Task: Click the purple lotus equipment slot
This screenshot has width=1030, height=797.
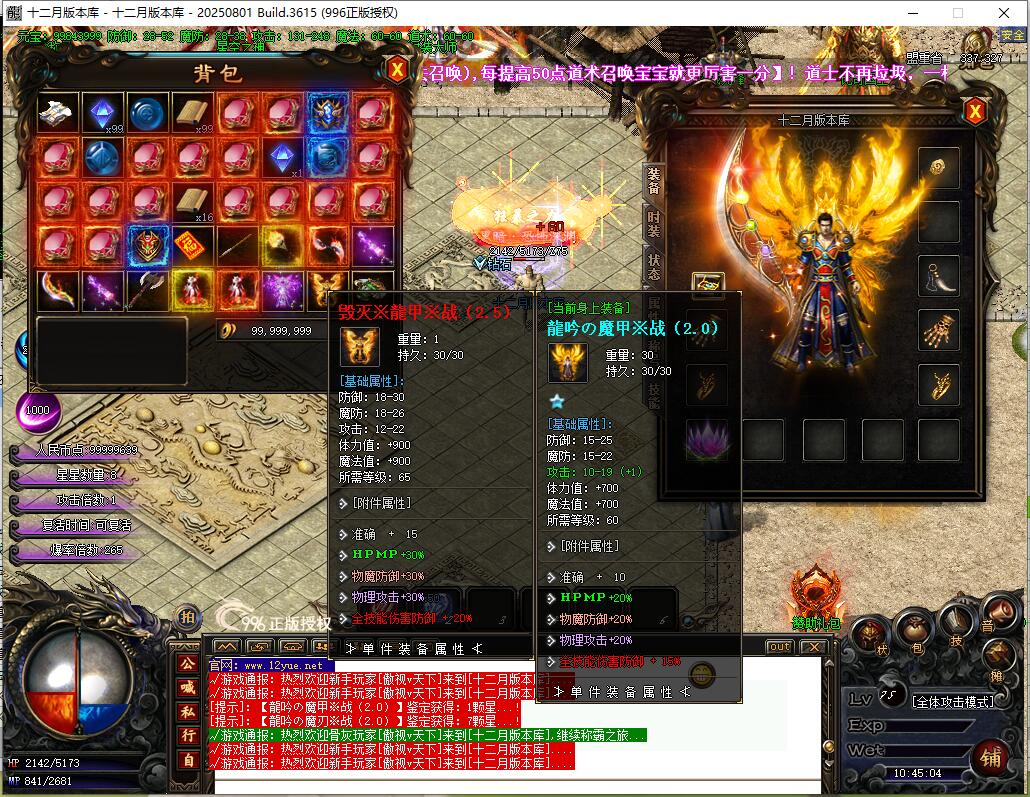Action: coord(708,438)
